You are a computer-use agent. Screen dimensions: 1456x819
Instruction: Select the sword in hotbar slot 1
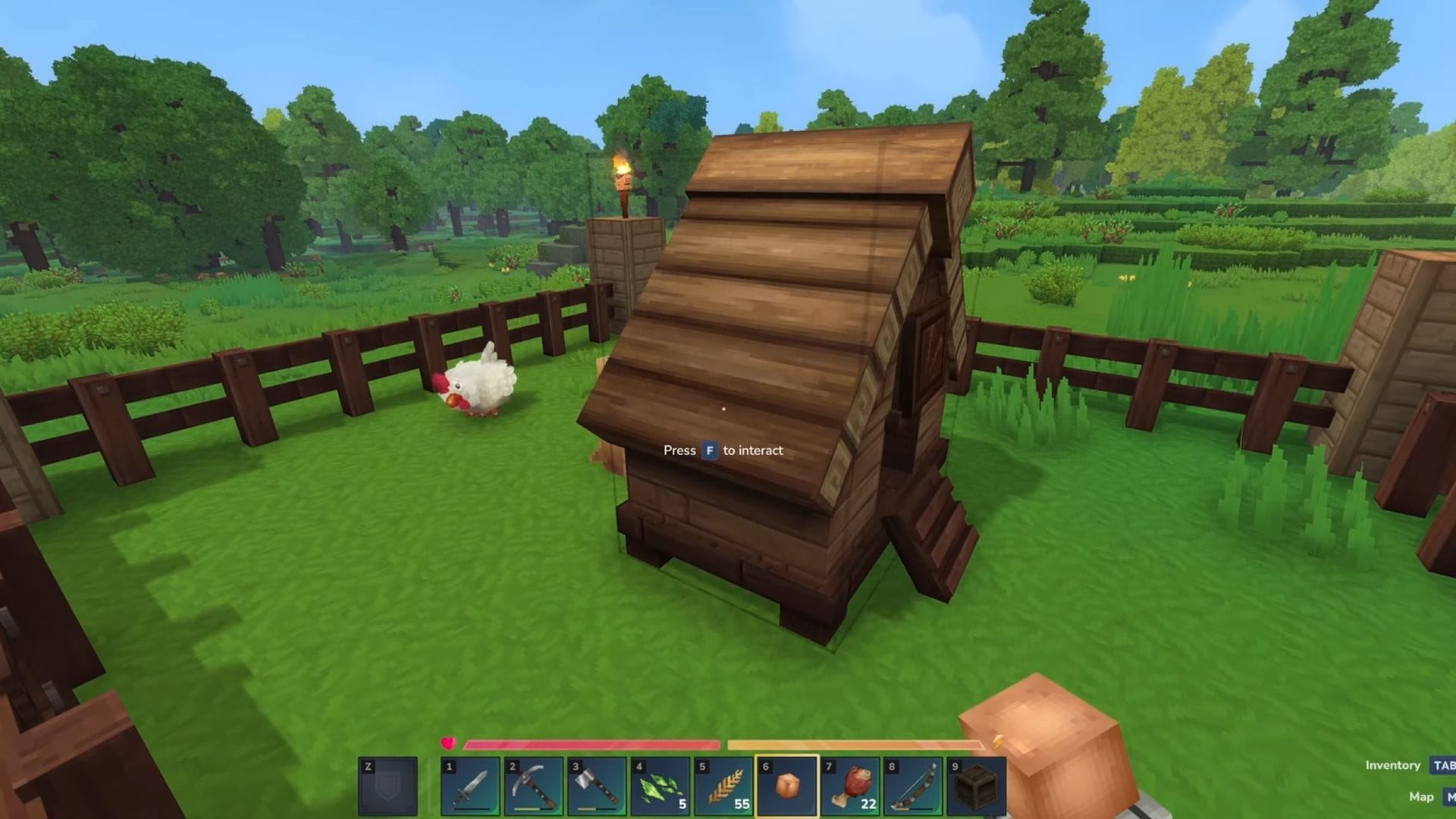(470, 787)
